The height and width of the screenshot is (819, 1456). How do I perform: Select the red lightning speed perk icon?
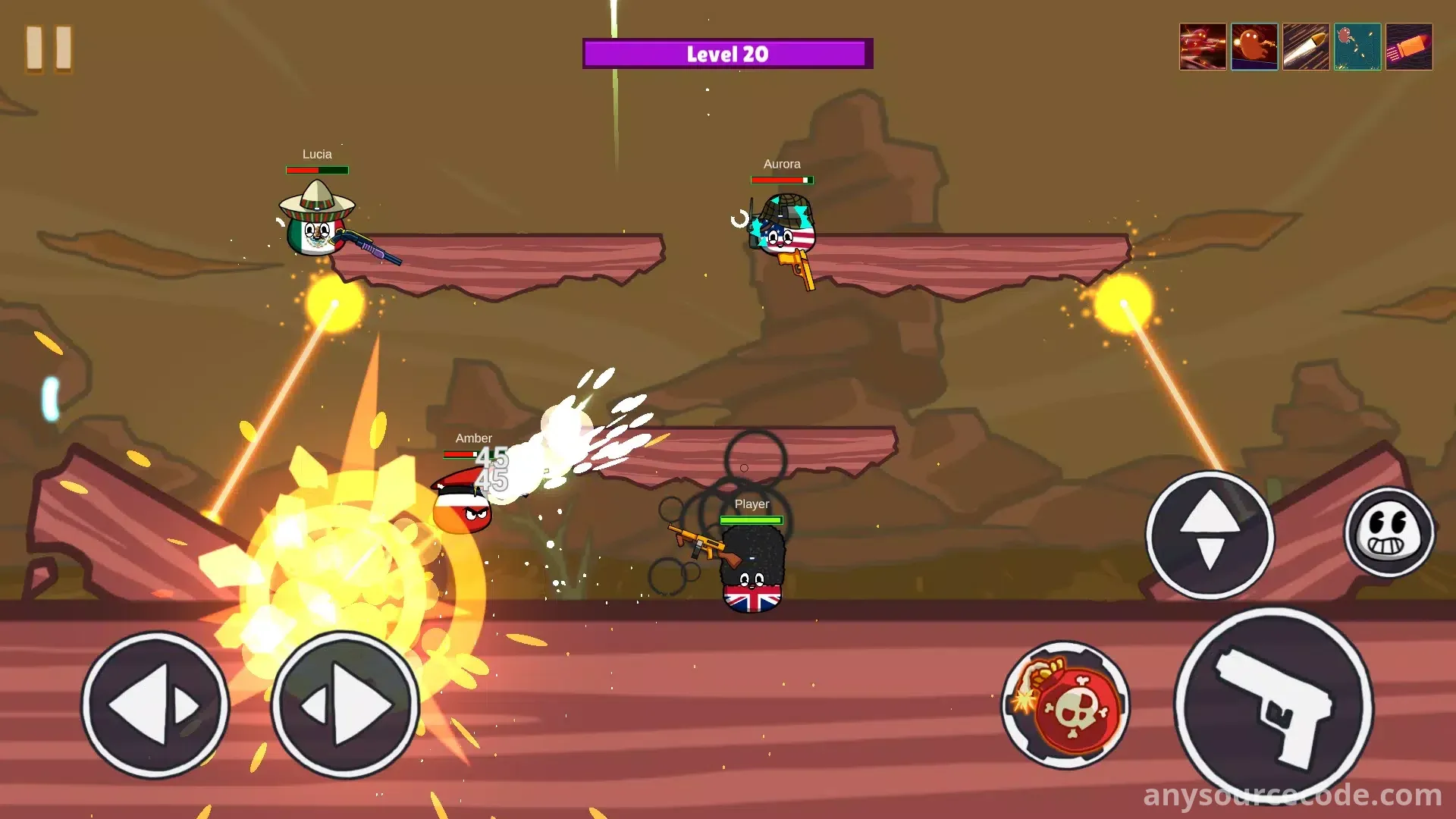click(1203, 47)
